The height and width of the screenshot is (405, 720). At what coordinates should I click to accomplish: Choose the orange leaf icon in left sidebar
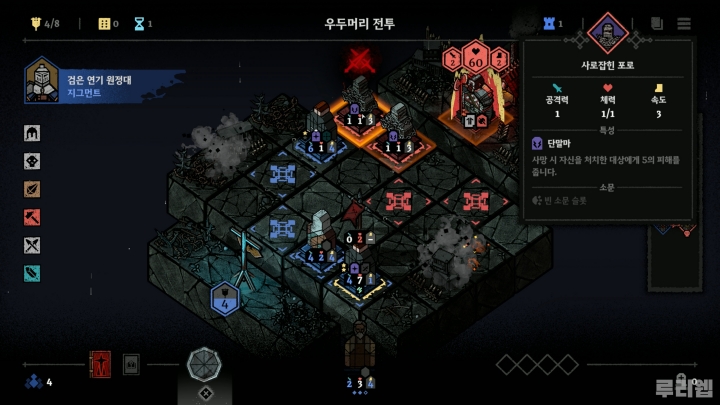[32, 189]
